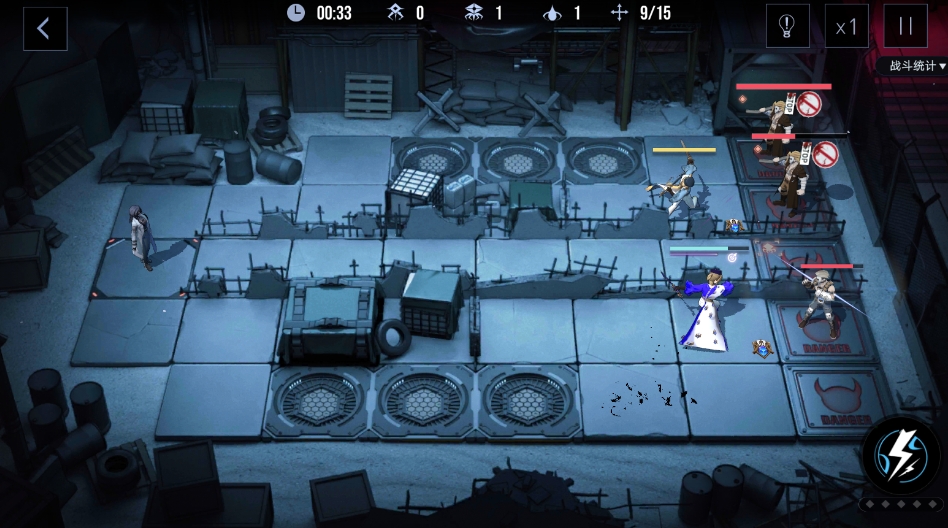Screen dimensions: 948x528
Task: Expand the 战斗统计 battle statistics dropdown
Action: click(x=911, y=66)
